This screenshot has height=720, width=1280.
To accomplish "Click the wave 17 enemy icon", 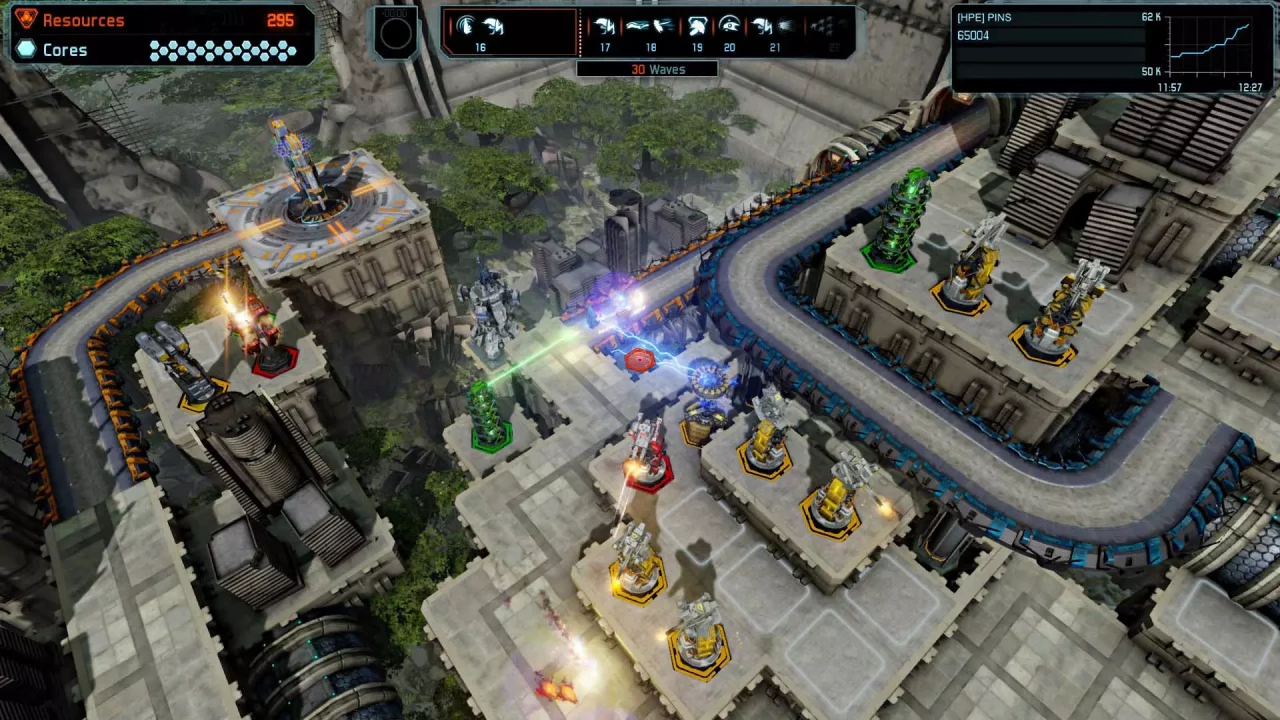I will coord(604,26).
